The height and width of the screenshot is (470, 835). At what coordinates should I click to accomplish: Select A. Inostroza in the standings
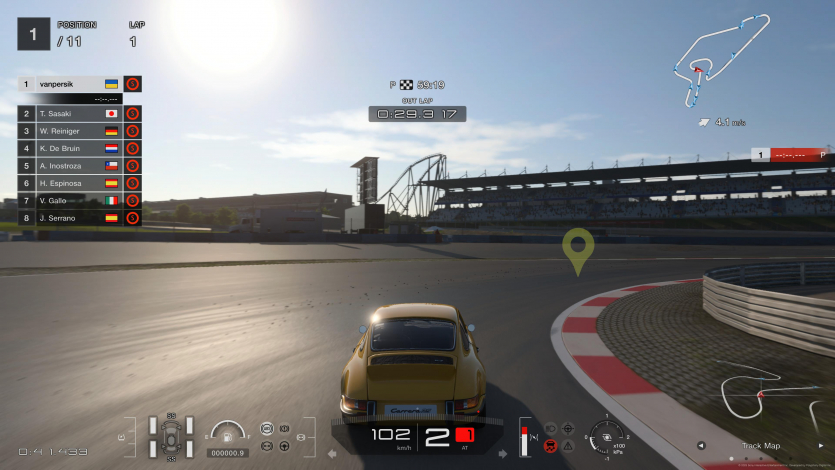tap(70, 166)
